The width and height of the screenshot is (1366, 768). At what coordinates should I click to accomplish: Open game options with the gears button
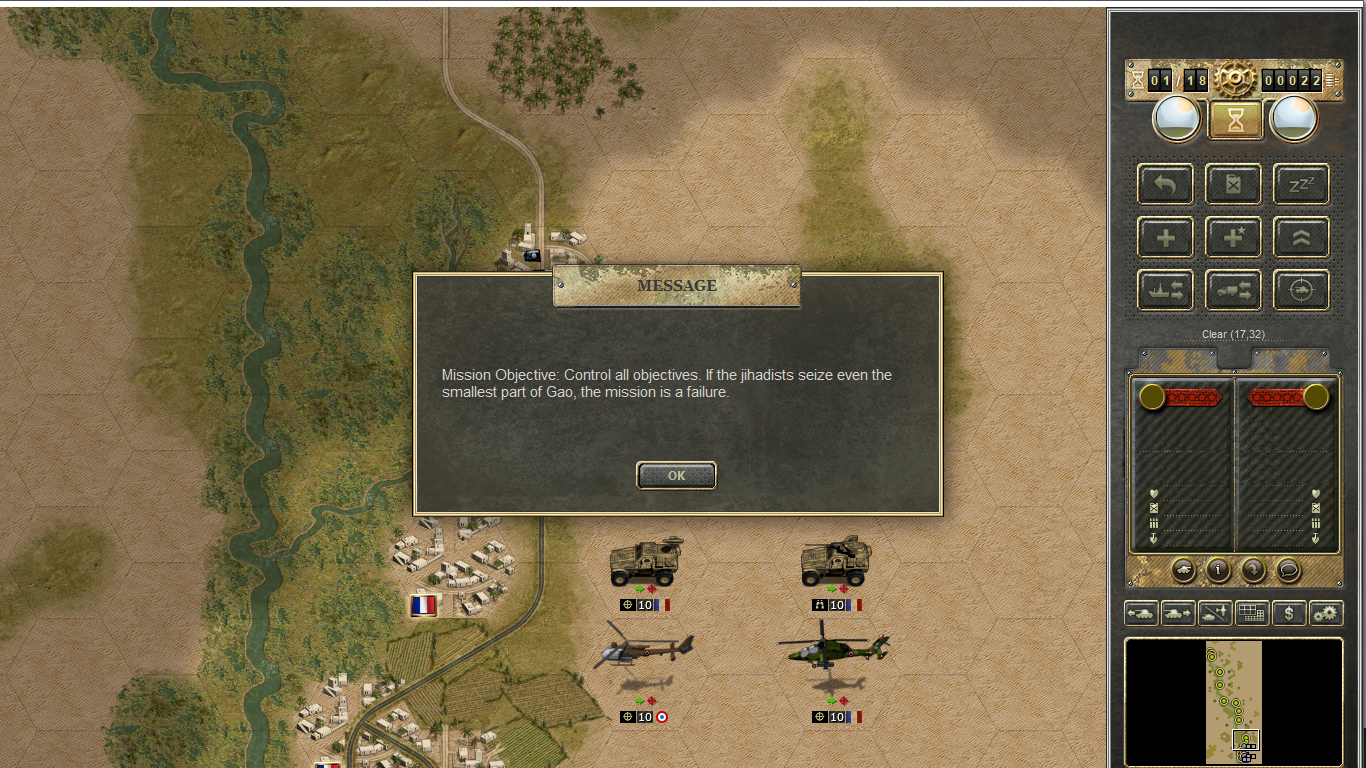pyautogui.click(x=1326, y=613)
